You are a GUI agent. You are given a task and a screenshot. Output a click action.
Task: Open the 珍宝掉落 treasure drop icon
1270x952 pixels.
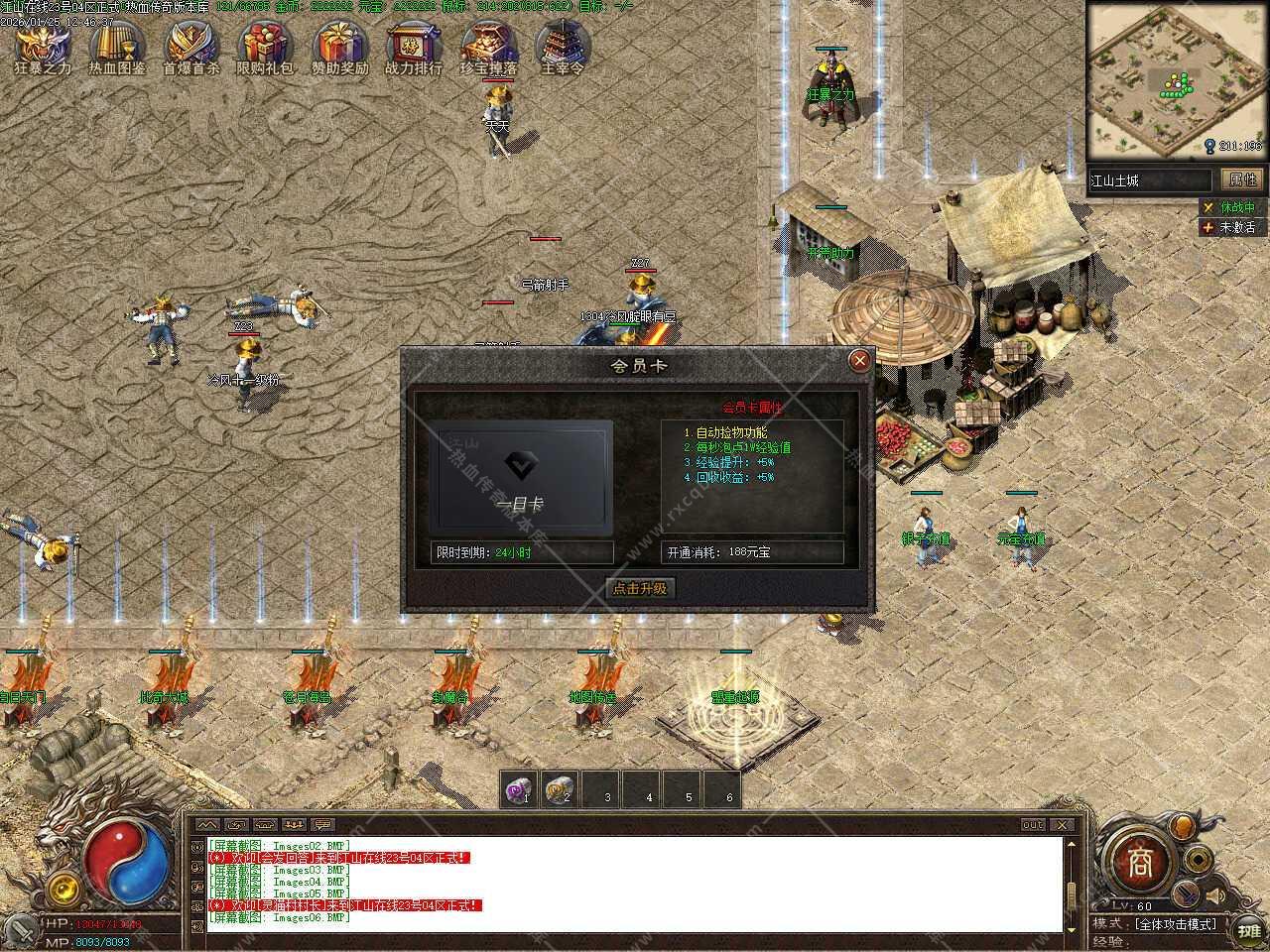point(488,46)
